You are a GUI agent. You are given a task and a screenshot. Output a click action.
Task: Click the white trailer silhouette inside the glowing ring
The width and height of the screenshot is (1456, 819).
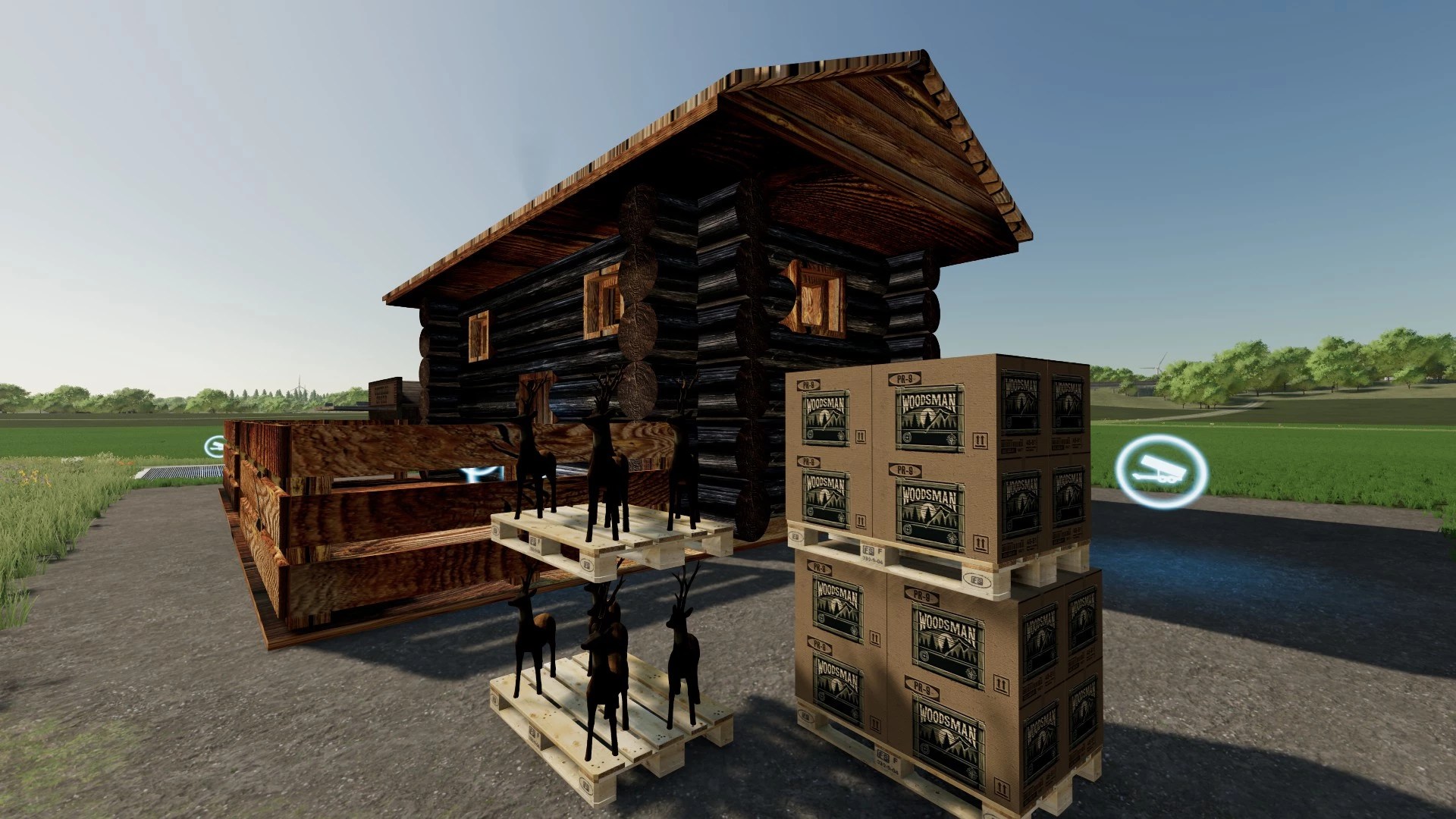point(1161,470)
